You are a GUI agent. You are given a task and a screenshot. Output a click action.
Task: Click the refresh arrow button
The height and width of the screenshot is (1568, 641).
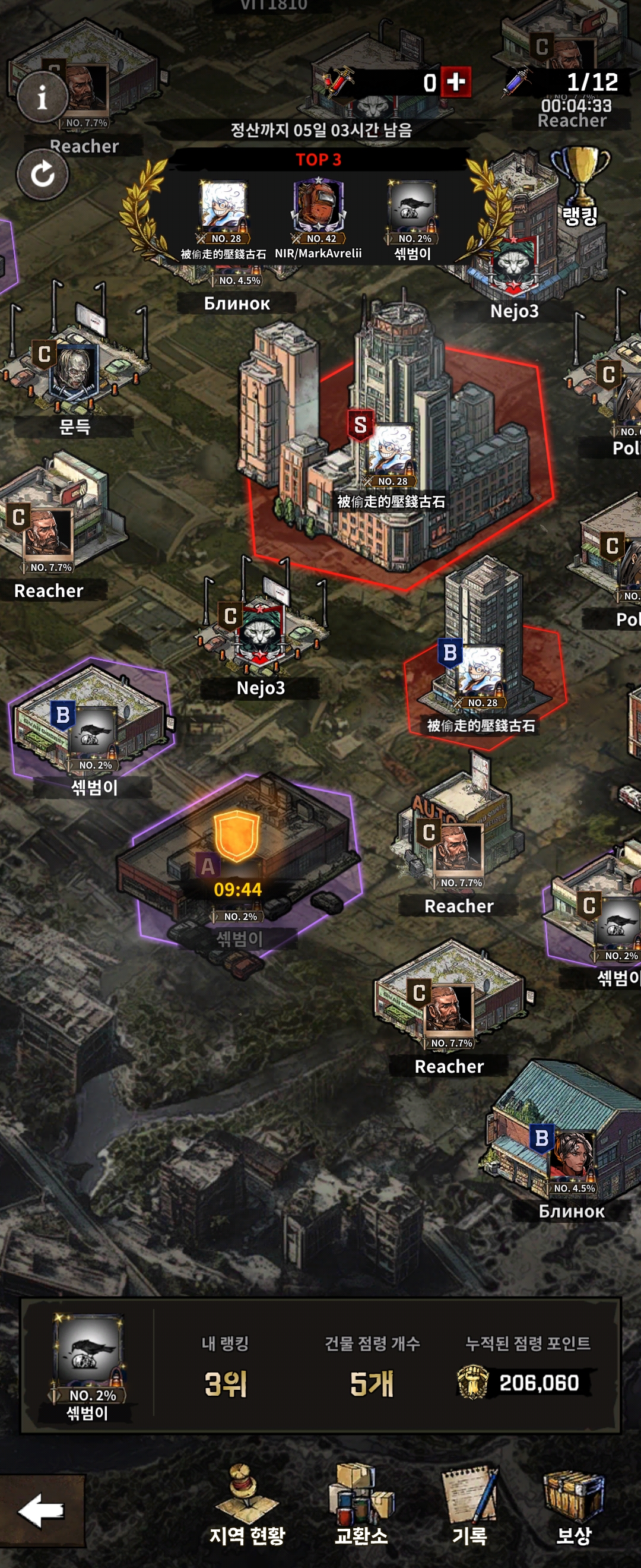click(42, 175)
